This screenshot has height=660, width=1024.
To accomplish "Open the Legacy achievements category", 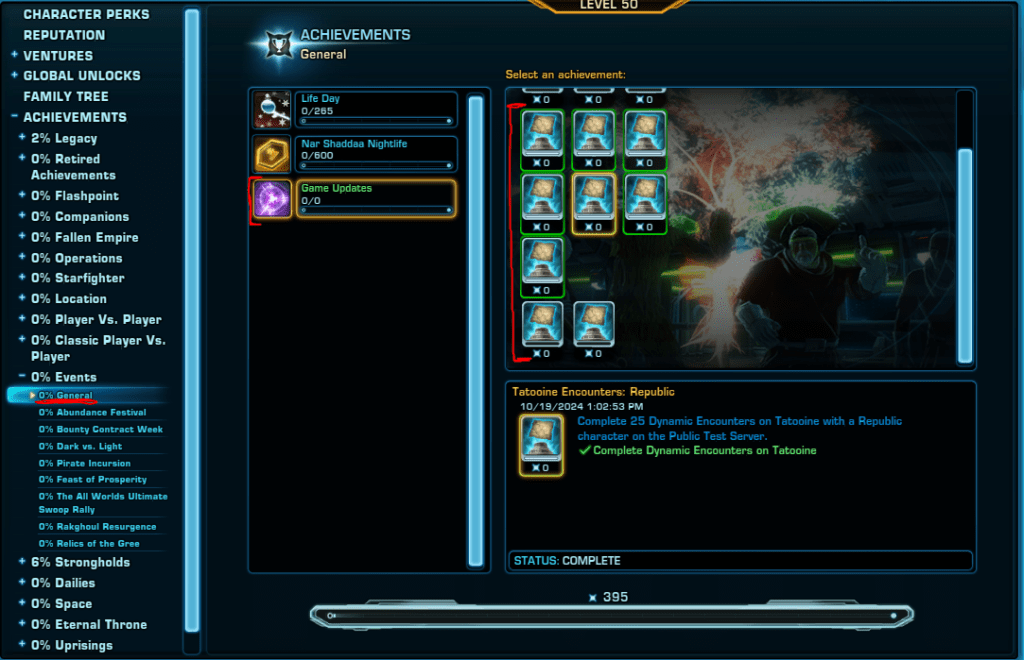I will 64,138.
